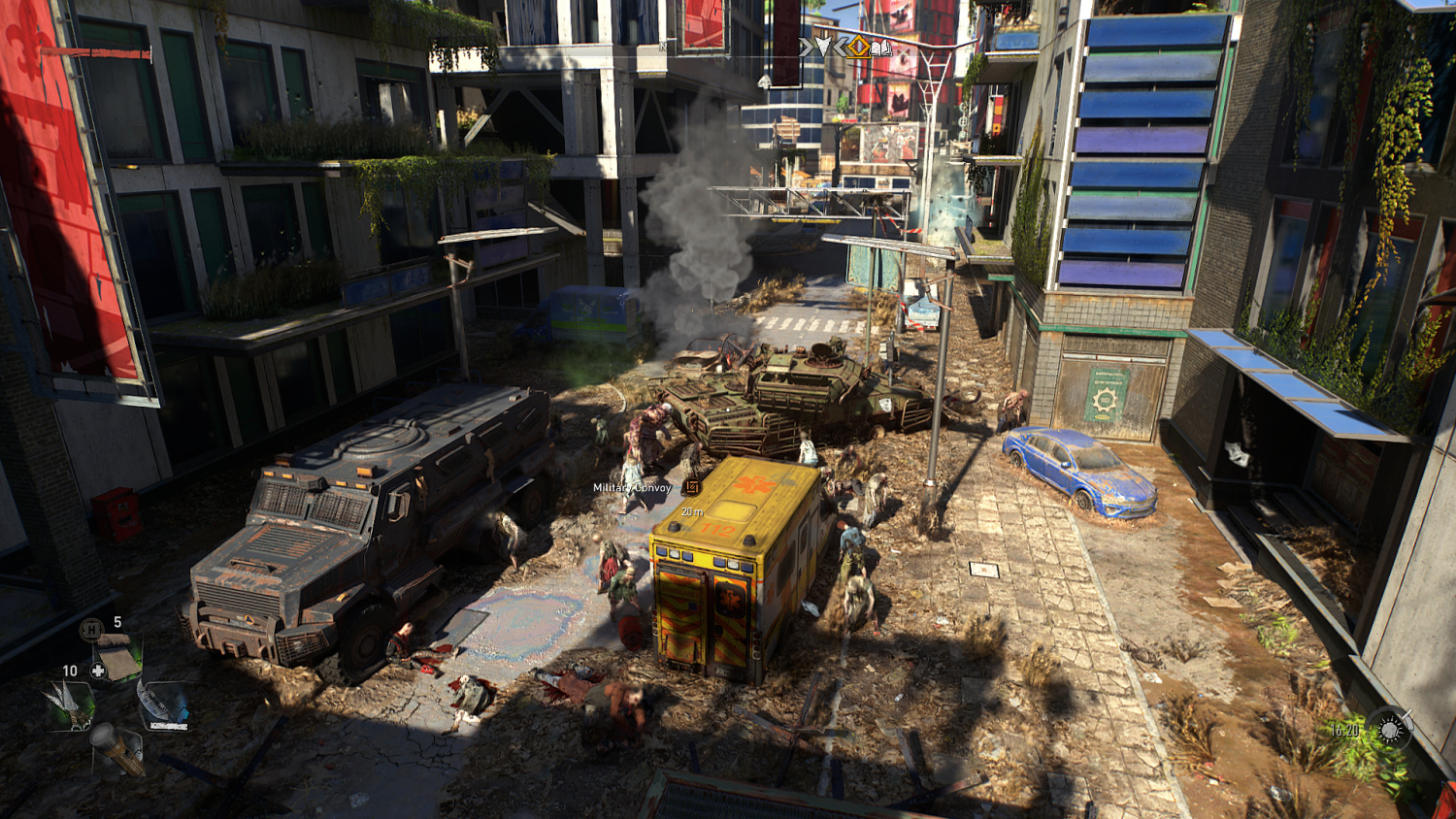Equip the curved blade weapon slot
The width and height of the screenshot is (1456, 819).
(164, 705)
